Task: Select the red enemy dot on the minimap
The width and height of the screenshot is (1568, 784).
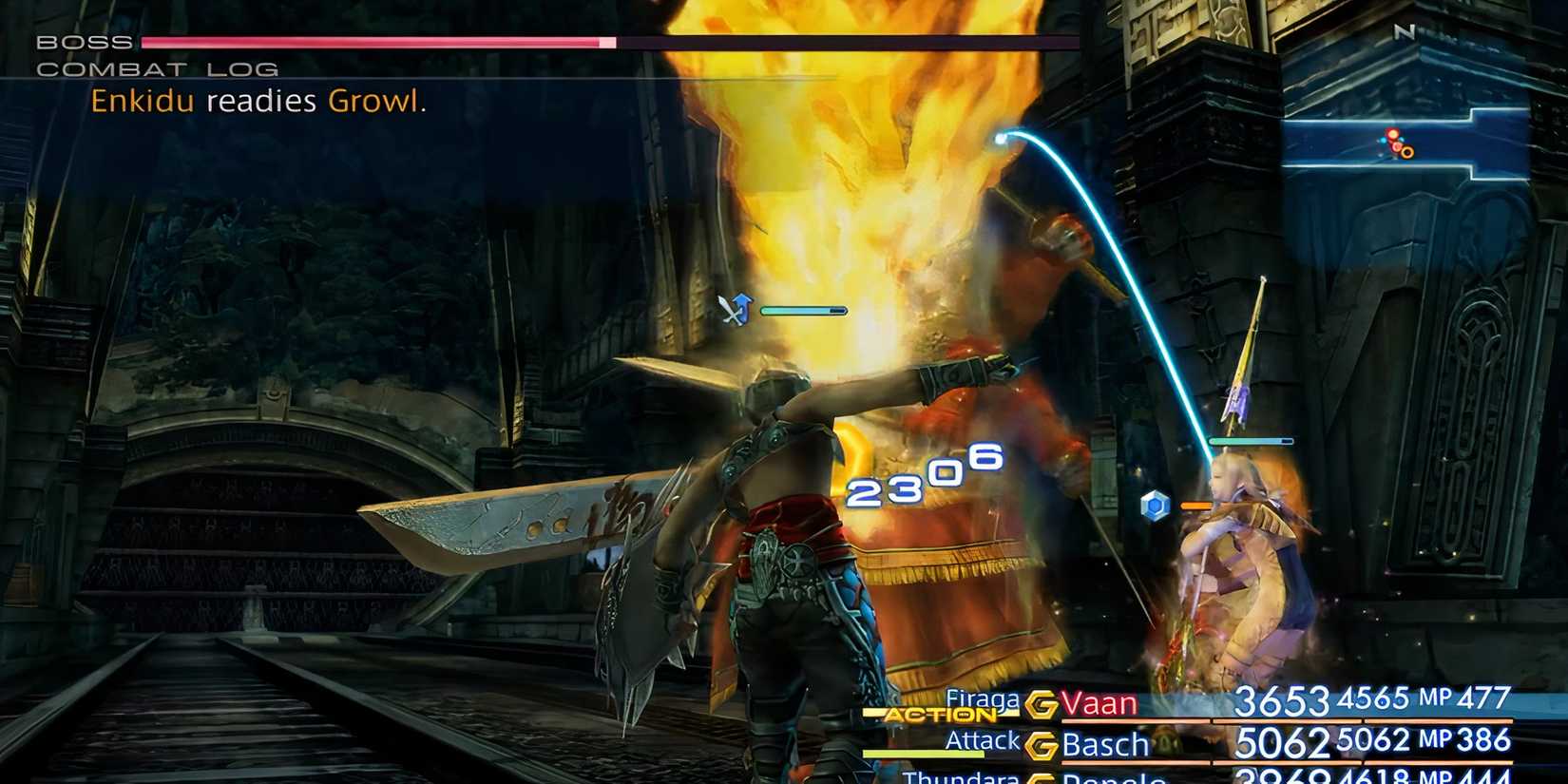Action: (1390, 136)
